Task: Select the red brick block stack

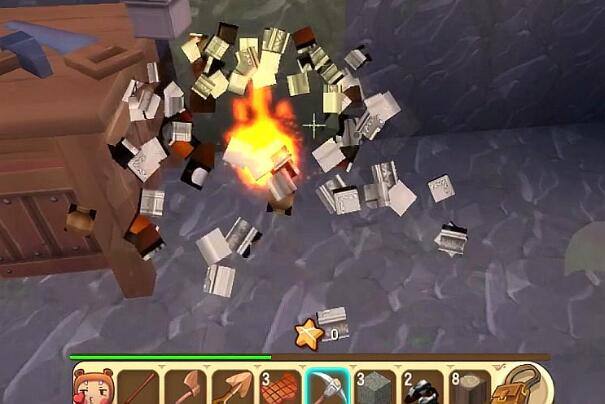Action: [281, 387]
